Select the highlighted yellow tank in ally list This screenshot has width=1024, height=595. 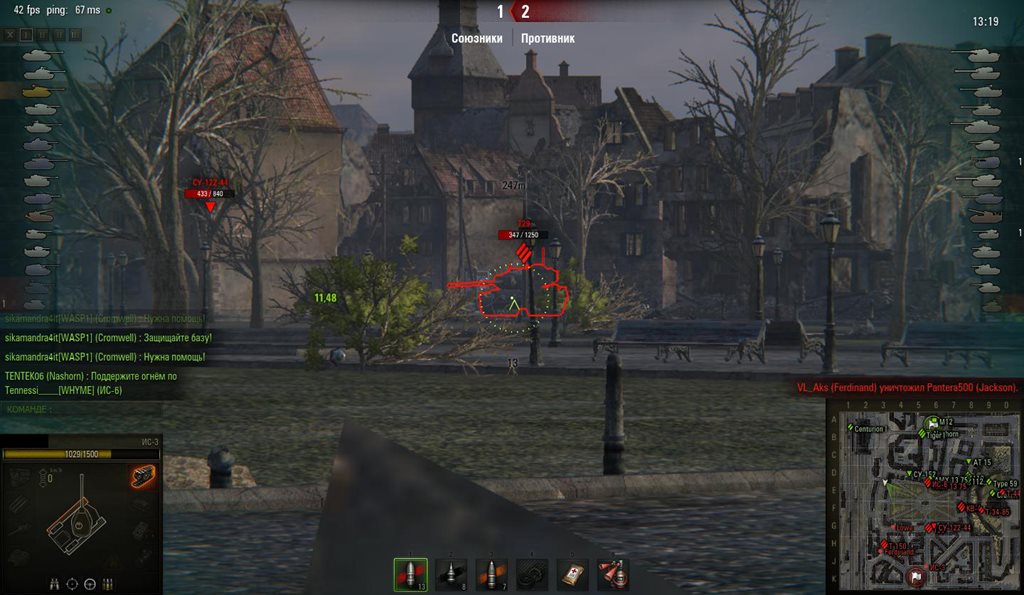click(x=38, y=90)
